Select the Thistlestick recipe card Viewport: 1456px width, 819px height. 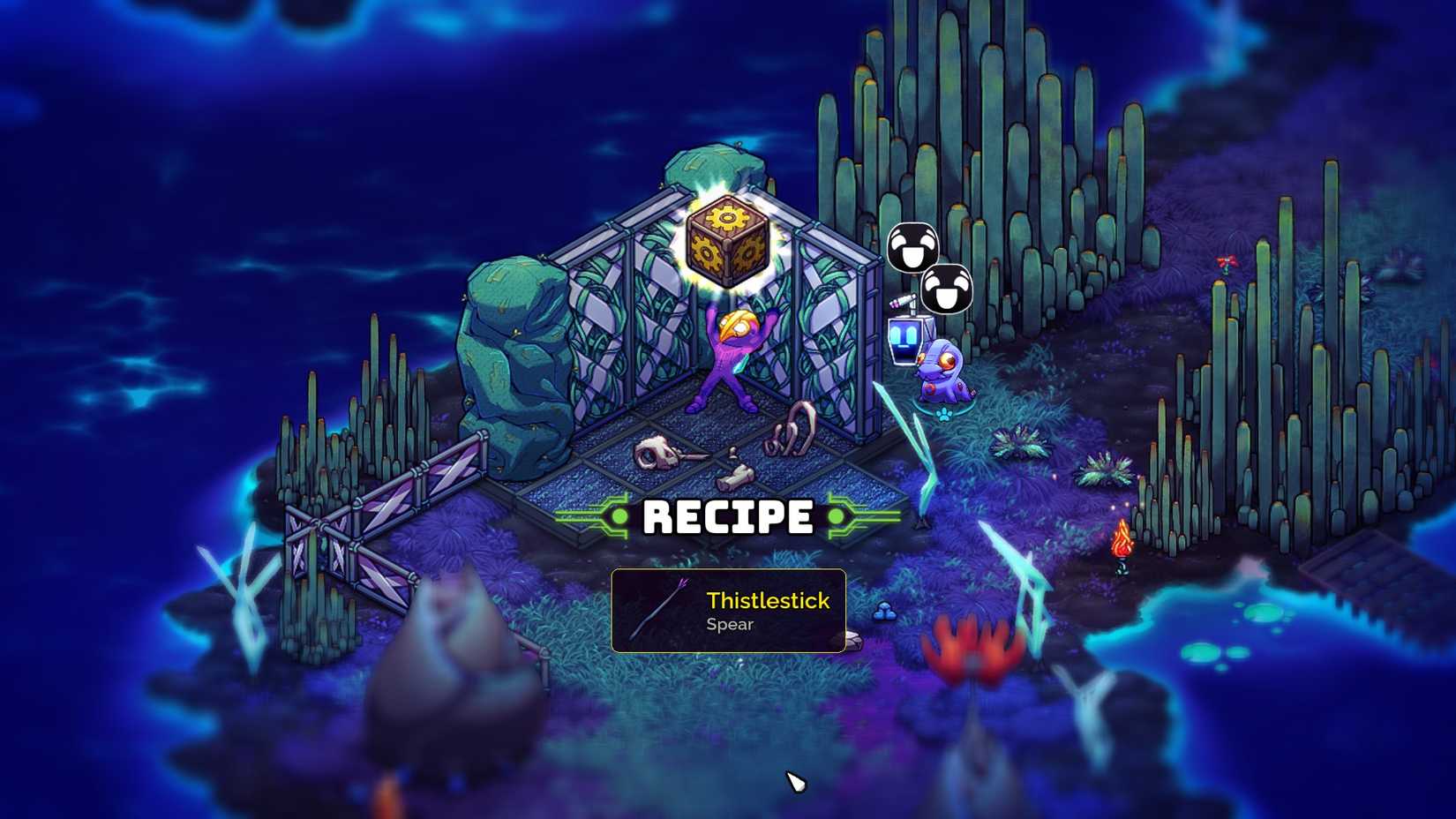tap(728, 611)
